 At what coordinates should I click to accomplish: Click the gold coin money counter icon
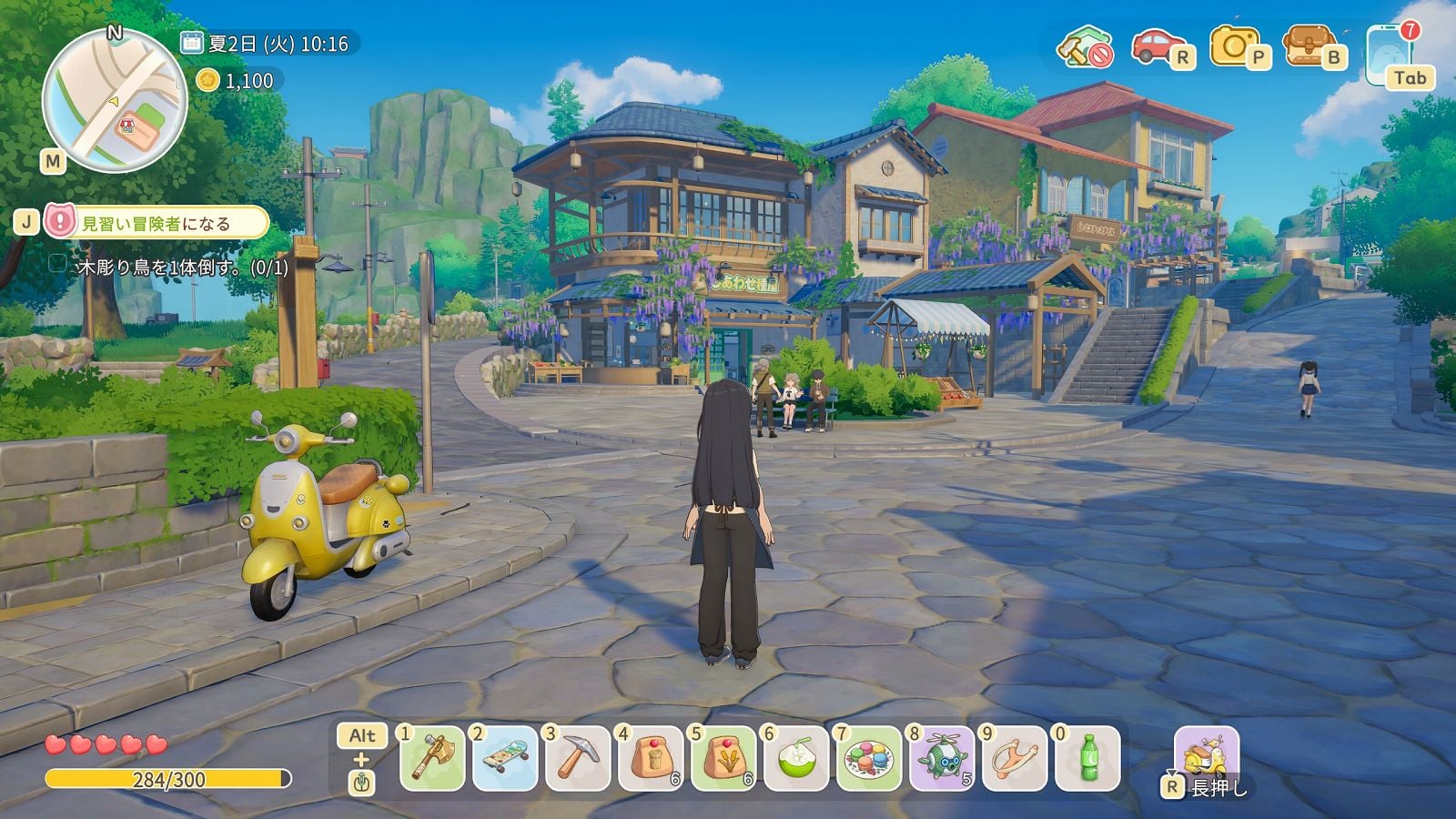[x=208, y=80]
